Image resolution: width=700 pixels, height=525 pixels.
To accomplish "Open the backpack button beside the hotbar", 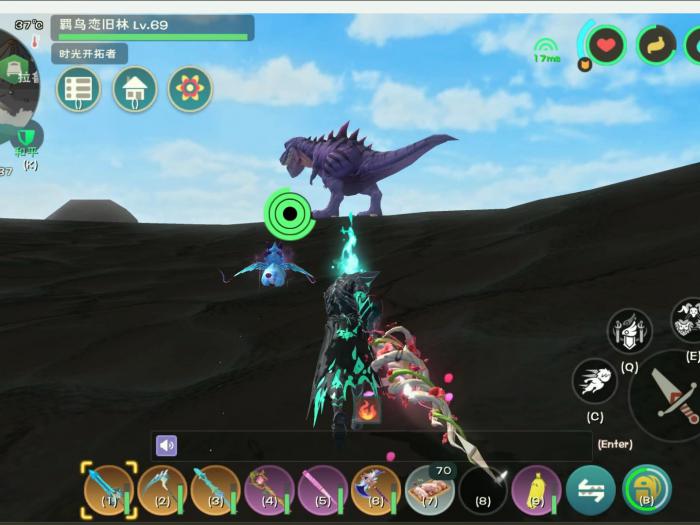I will coord(646,490).
